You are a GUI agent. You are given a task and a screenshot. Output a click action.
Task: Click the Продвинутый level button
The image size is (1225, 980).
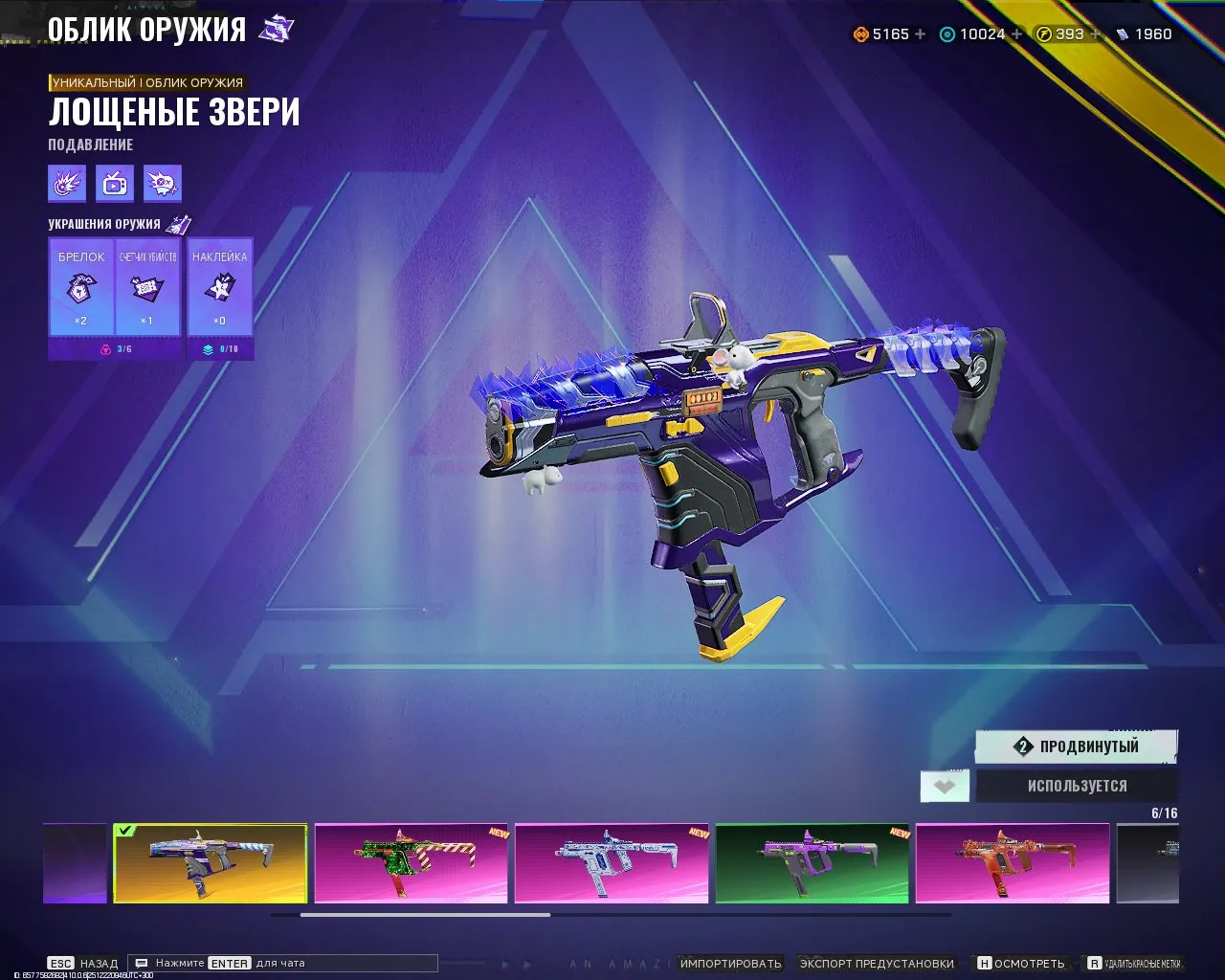(x=1077, y=746)
